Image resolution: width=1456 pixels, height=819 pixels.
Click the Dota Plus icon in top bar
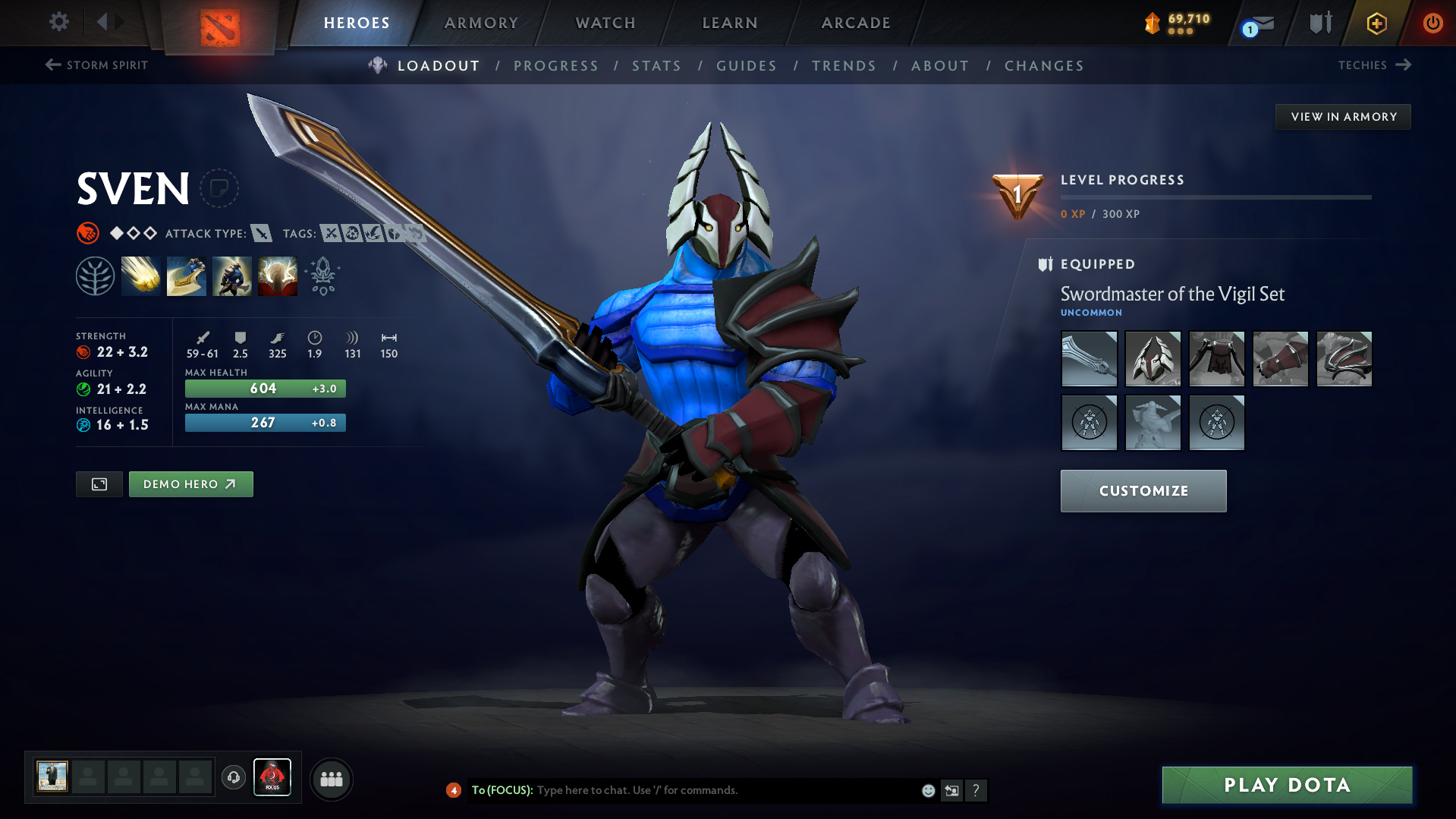click(1376, 23)
